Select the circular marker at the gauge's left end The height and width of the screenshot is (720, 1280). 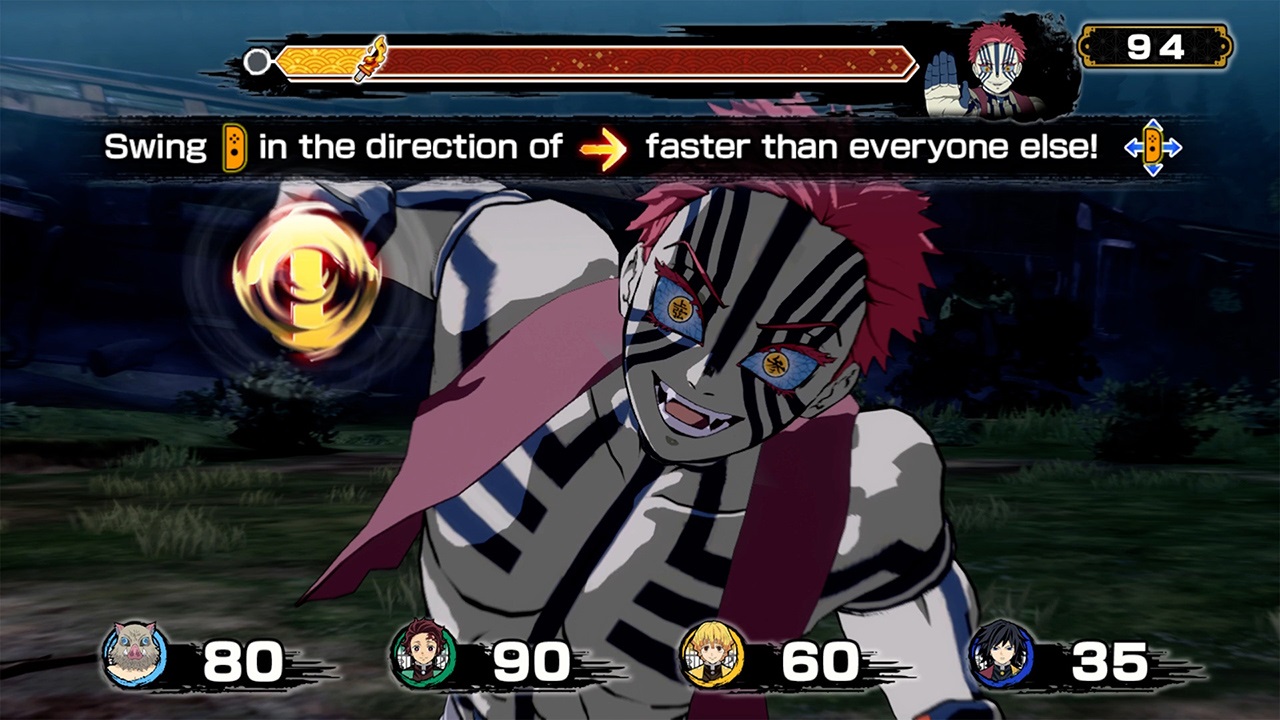pyautogui.click(x=257, y=60)
